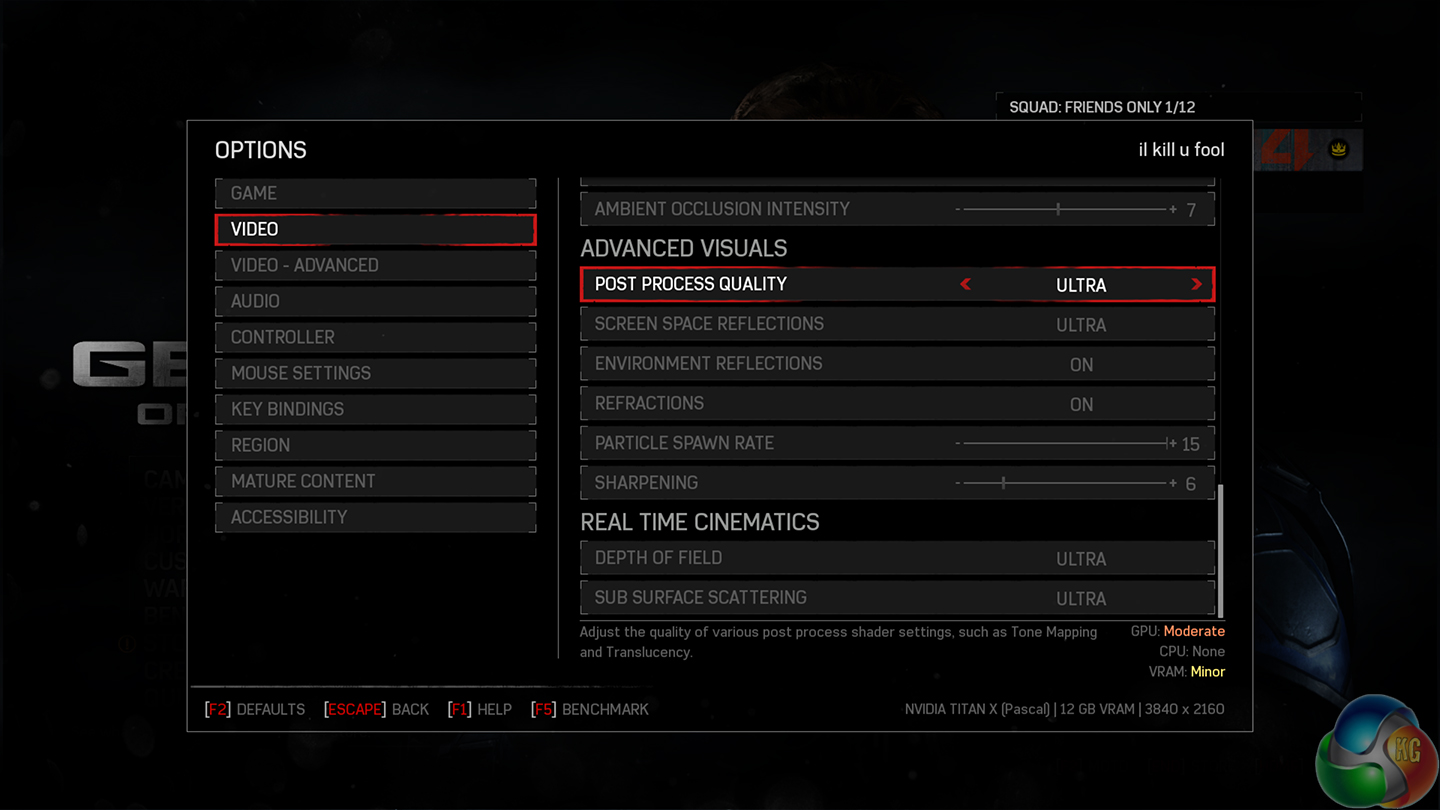The width and height of the screenshot is (1440, 810).
Task: Select the Sub Surface Scattering row
Action: point(897,598)
